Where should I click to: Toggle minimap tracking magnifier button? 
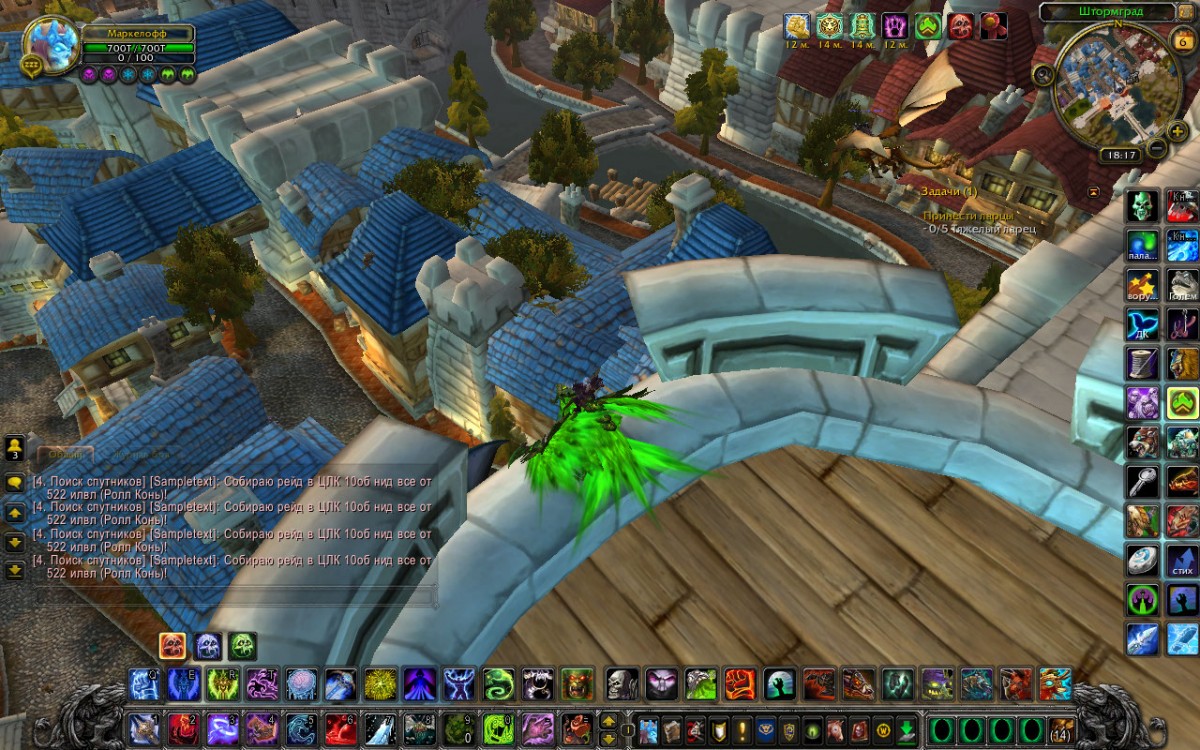click(1044, 73)
